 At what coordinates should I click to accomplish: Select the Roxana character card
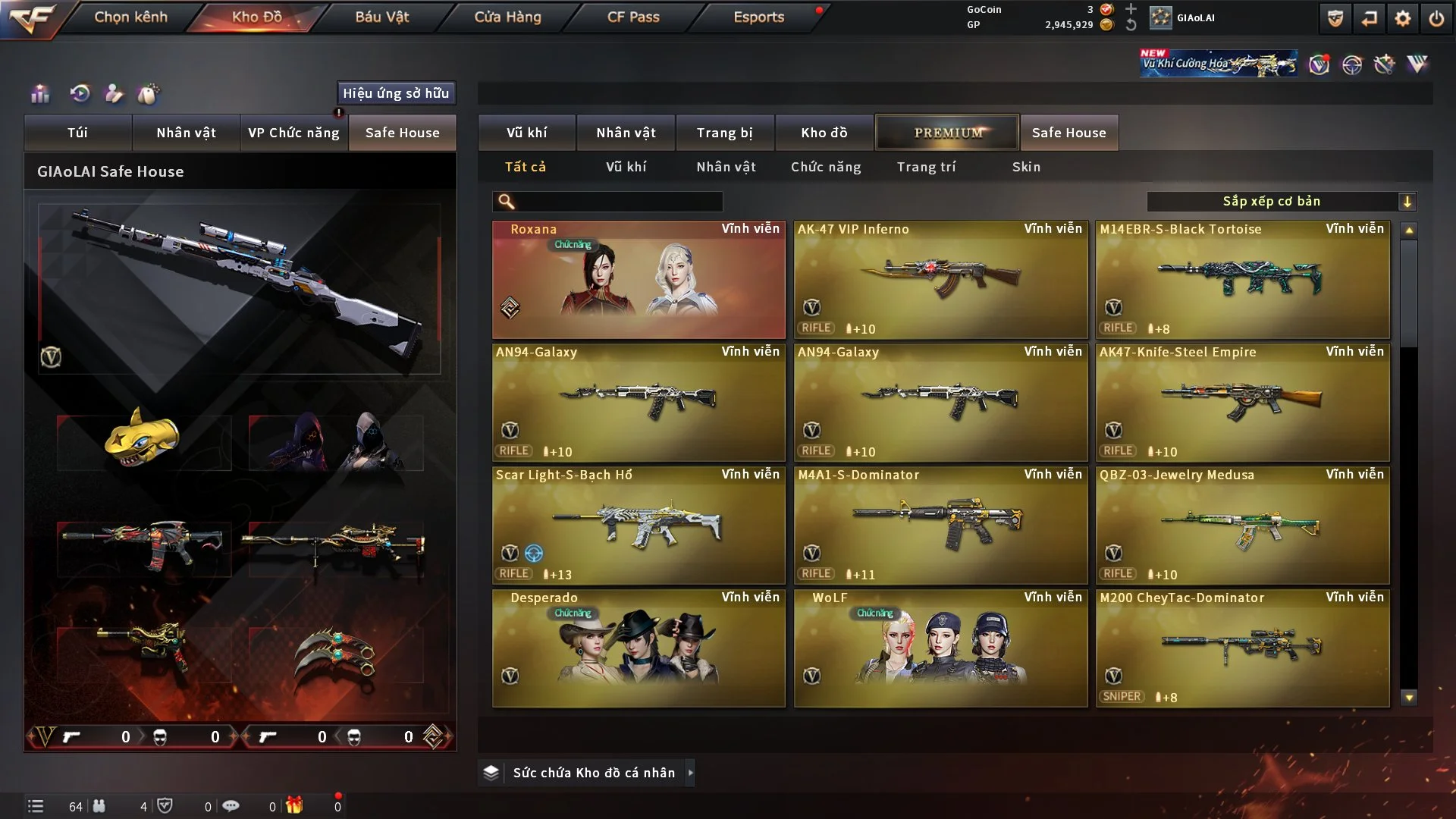tap(639, 279)
